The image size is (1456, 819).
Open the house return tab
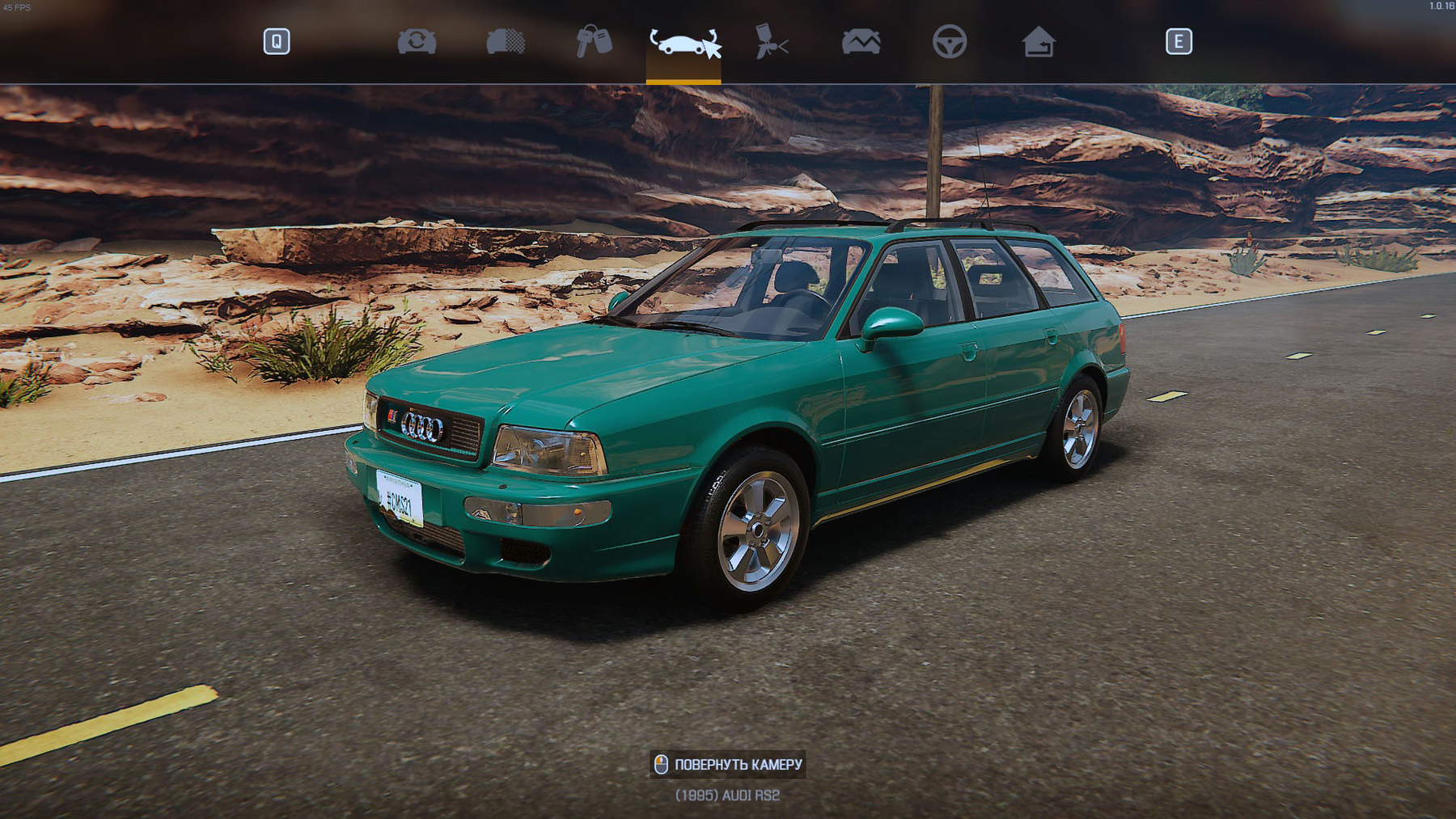pos(1038,41)
